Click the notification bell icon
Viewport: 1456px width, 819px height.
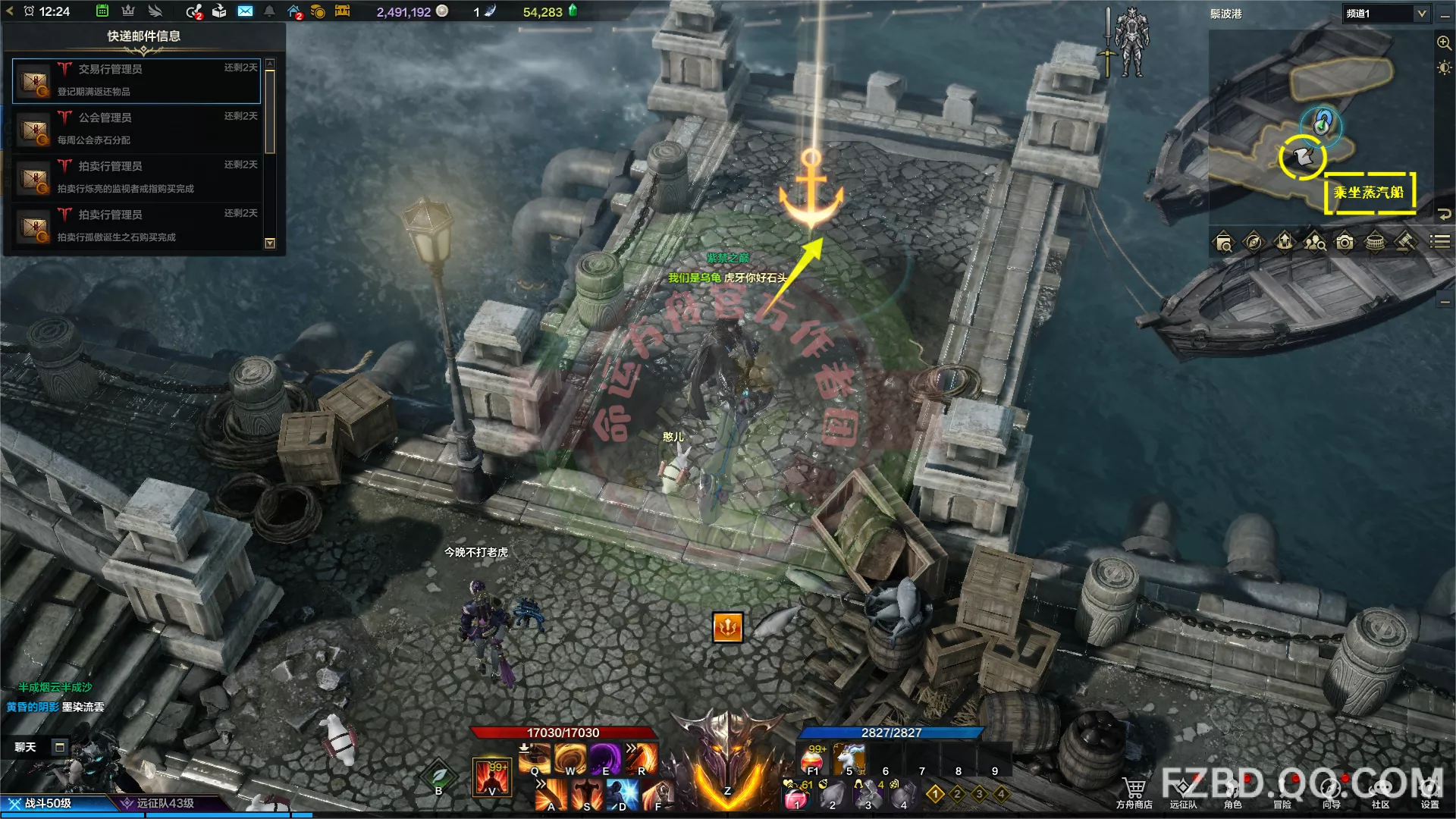click(269, 11)
